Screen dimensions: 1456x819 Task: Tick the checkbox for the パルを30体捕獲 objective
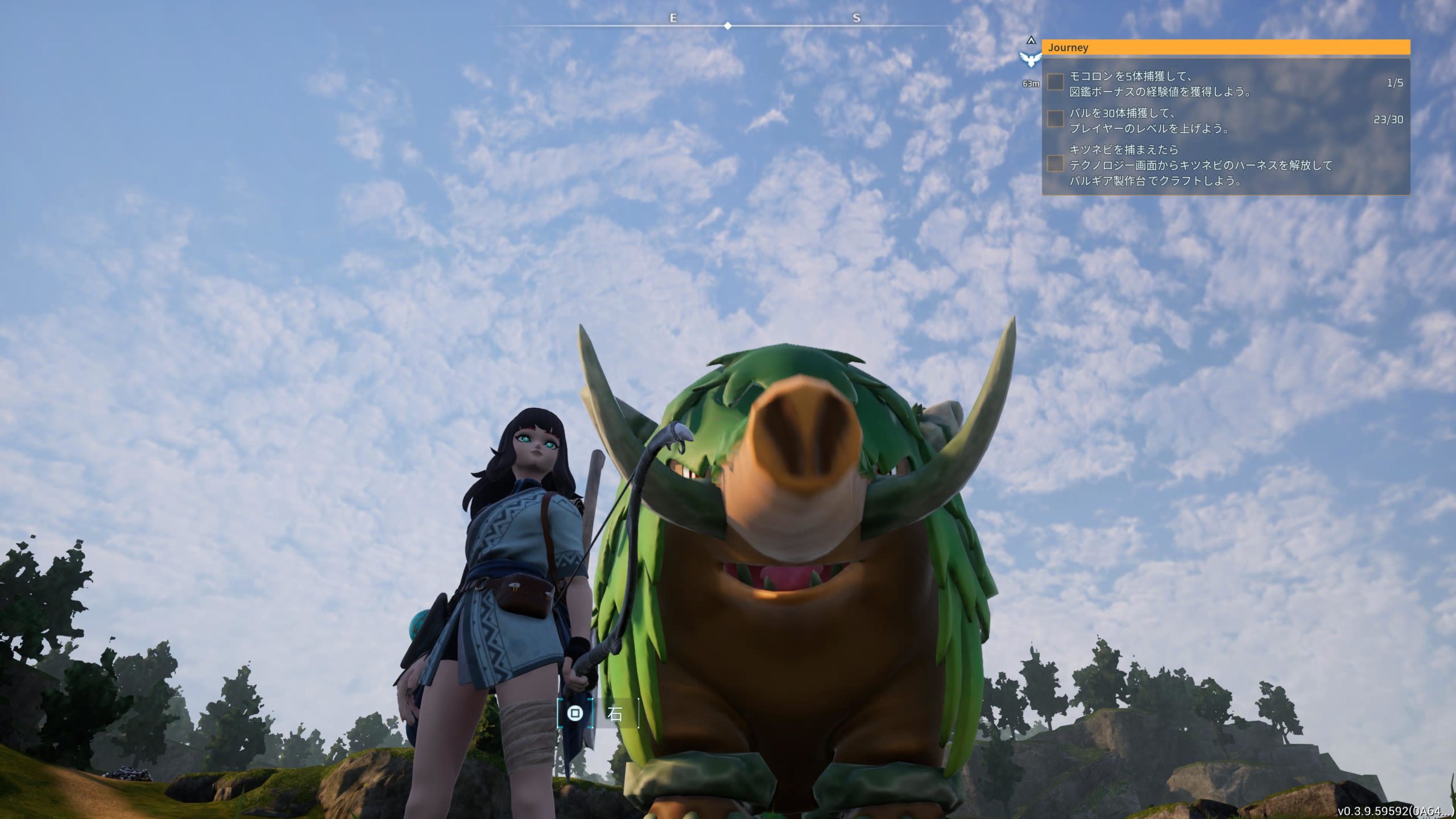coord(1056,119)
